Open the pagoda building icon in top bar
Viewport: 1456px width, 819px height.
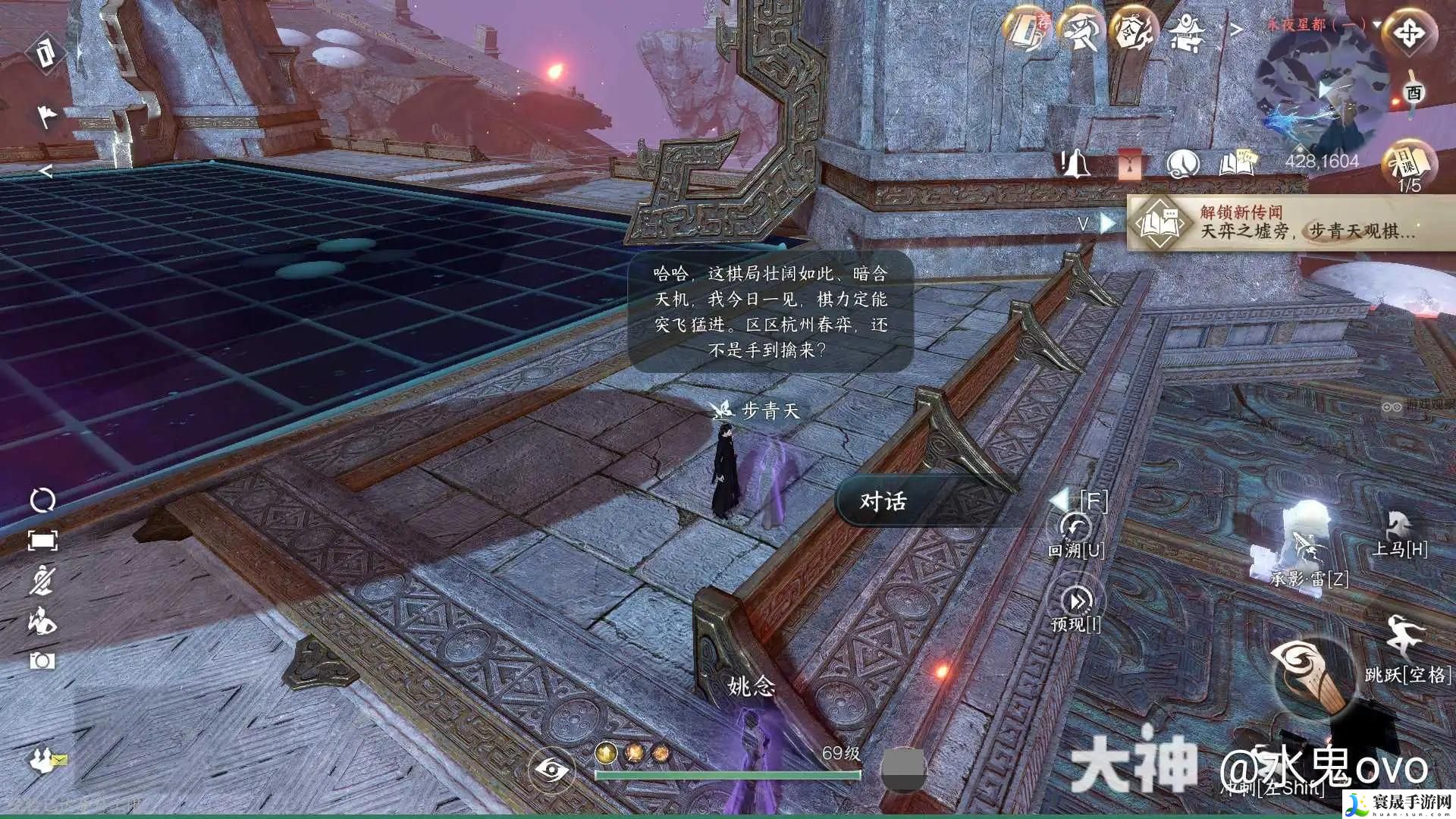[x=1186, y=32]
